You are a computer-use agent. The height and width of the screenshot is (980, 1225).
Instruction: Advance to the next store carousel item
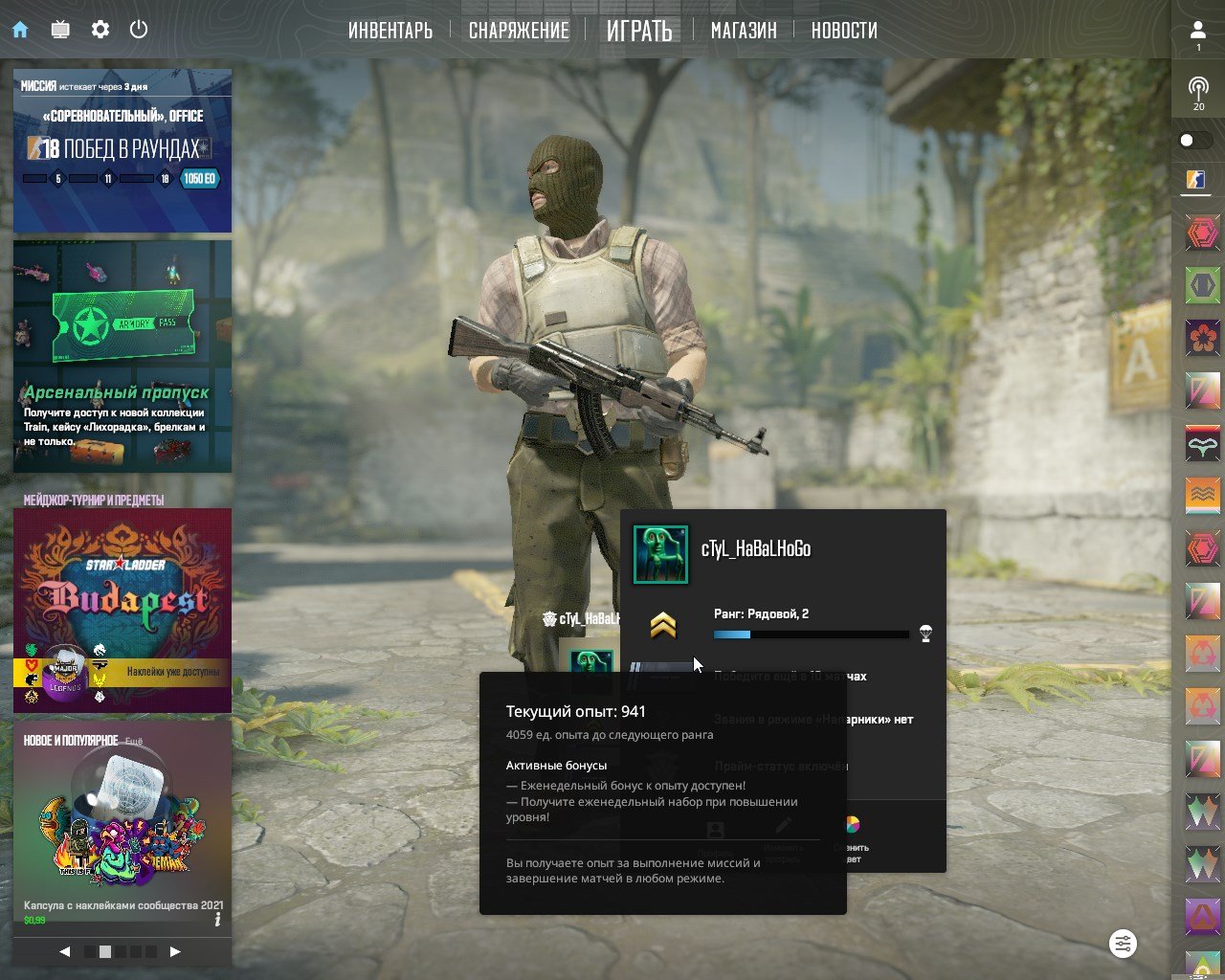click(175, 951)
